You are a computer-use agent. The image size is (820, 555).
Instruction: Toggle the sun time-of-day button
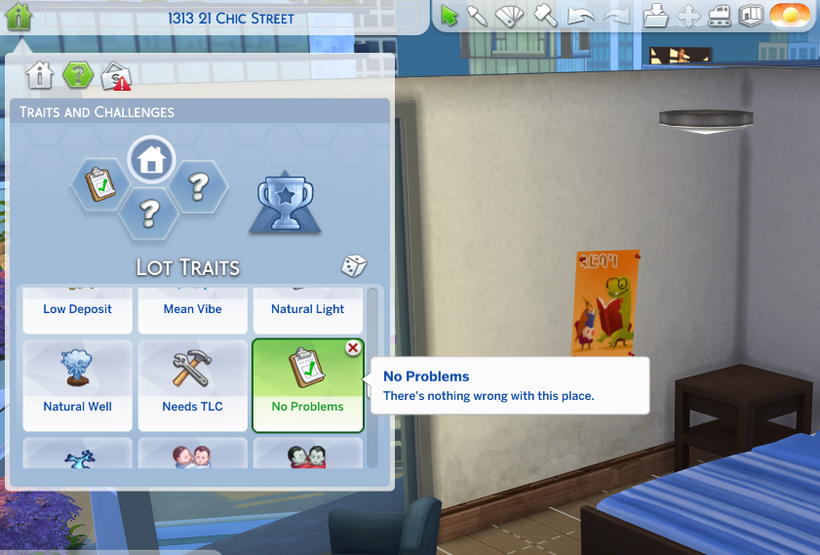(790, 16)
